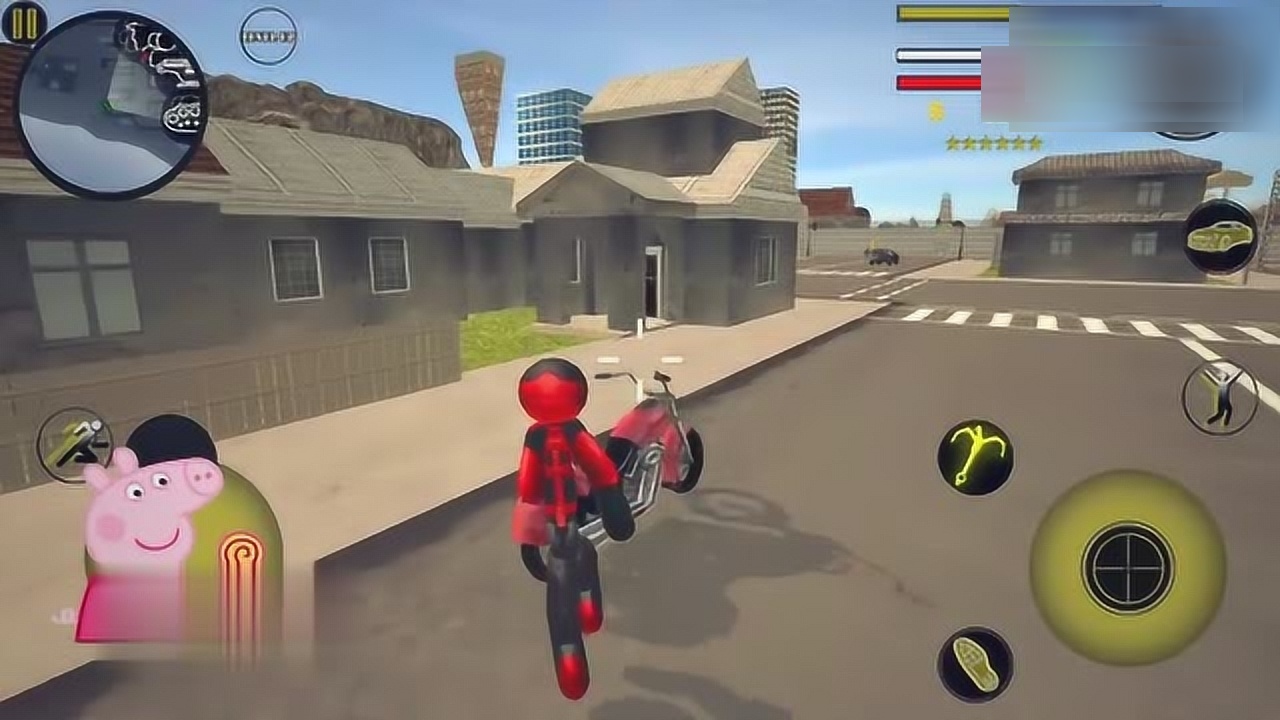Pause the game with the yellow pause button
Image resolution: width=1280 pixels, height=720 pixels.
pos(24,22)
